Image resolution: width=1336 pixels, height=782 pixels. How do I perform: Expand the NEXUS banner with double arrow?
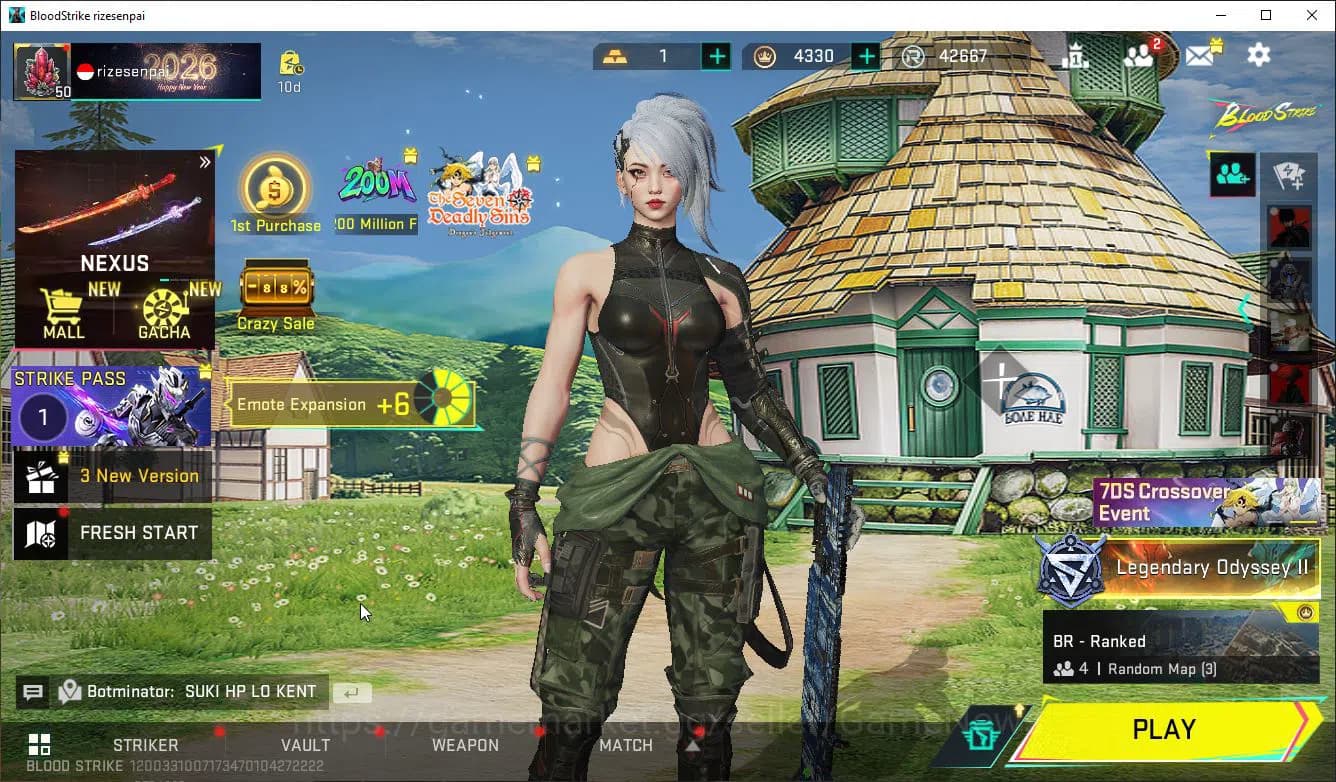206,161
